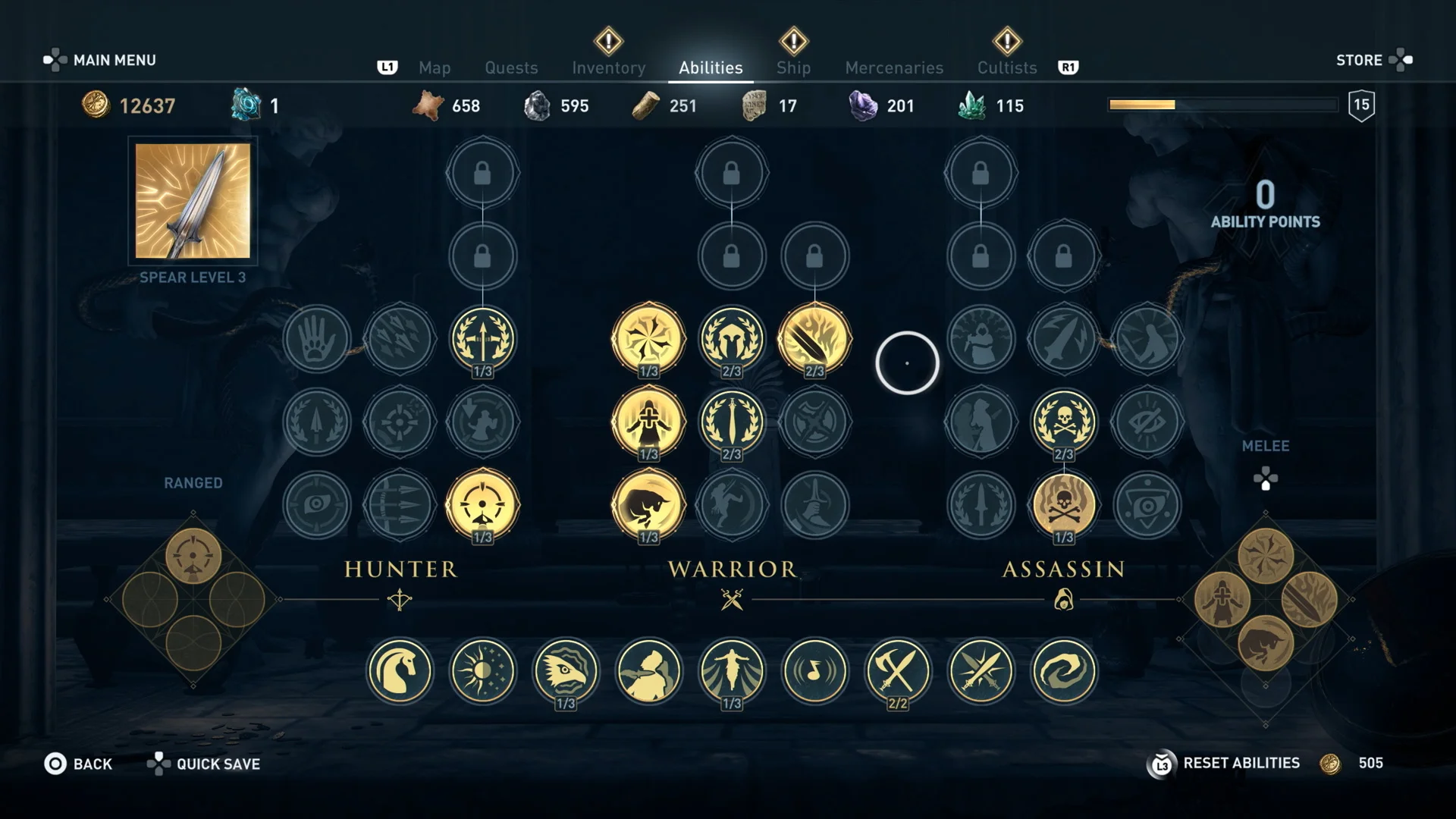Click Reset Abilities

pyautogui.click(x=1241, y=763)
